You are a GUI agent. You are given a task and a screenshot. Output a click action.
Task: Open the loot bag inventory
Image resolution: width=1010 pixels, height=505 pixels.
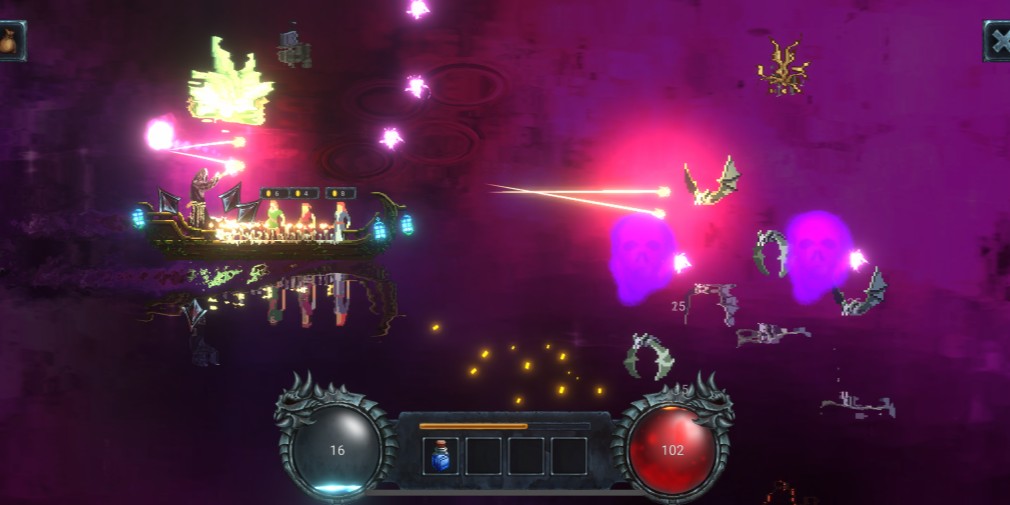[x=10, y=41]
